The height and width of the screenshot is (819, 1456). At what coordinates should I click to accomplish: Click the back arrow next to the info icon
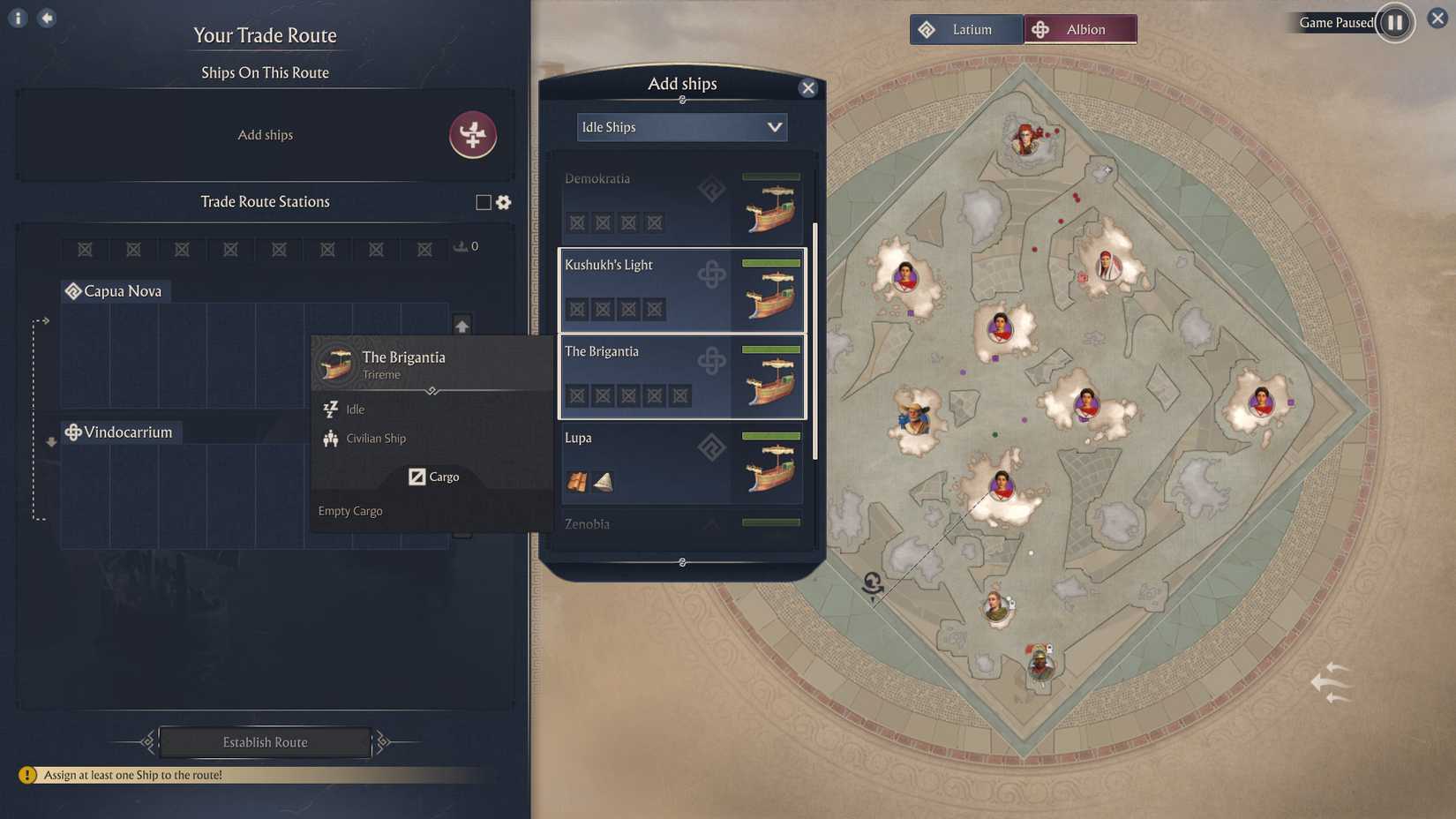point(46,18)
